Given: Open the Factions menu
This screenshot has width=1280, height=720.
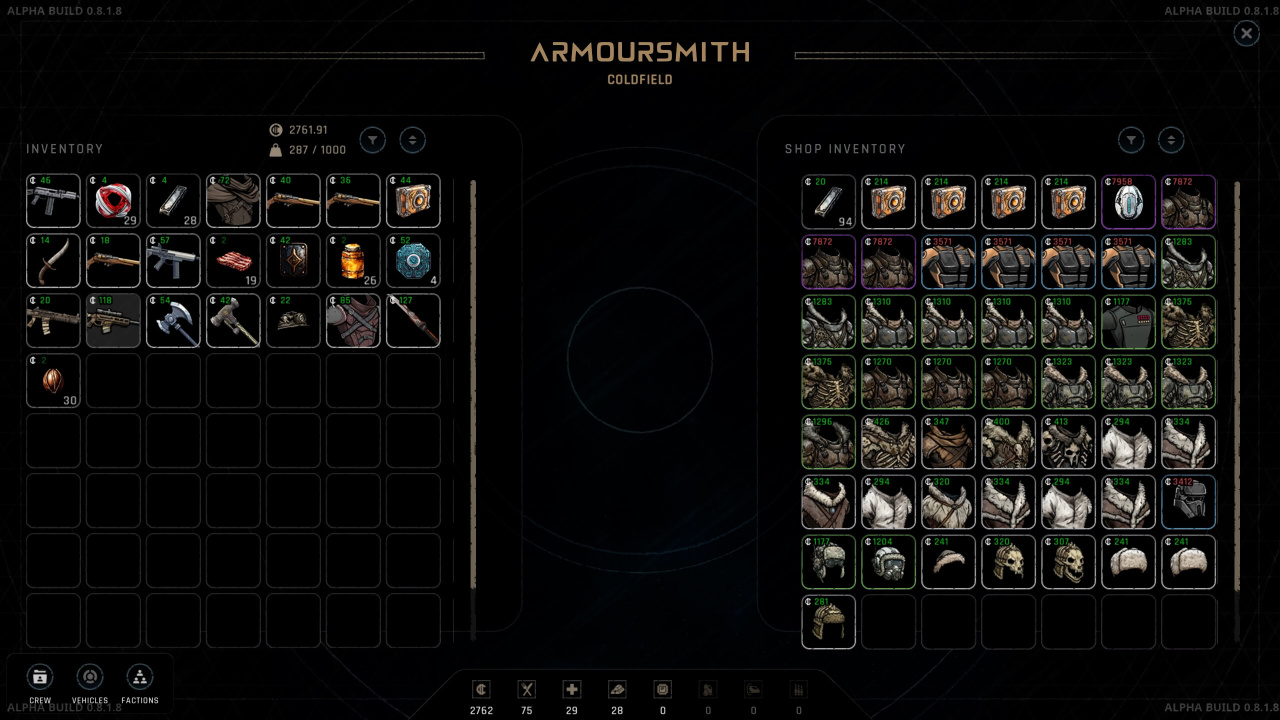Looking at the screenshot, I should (140, 677).
